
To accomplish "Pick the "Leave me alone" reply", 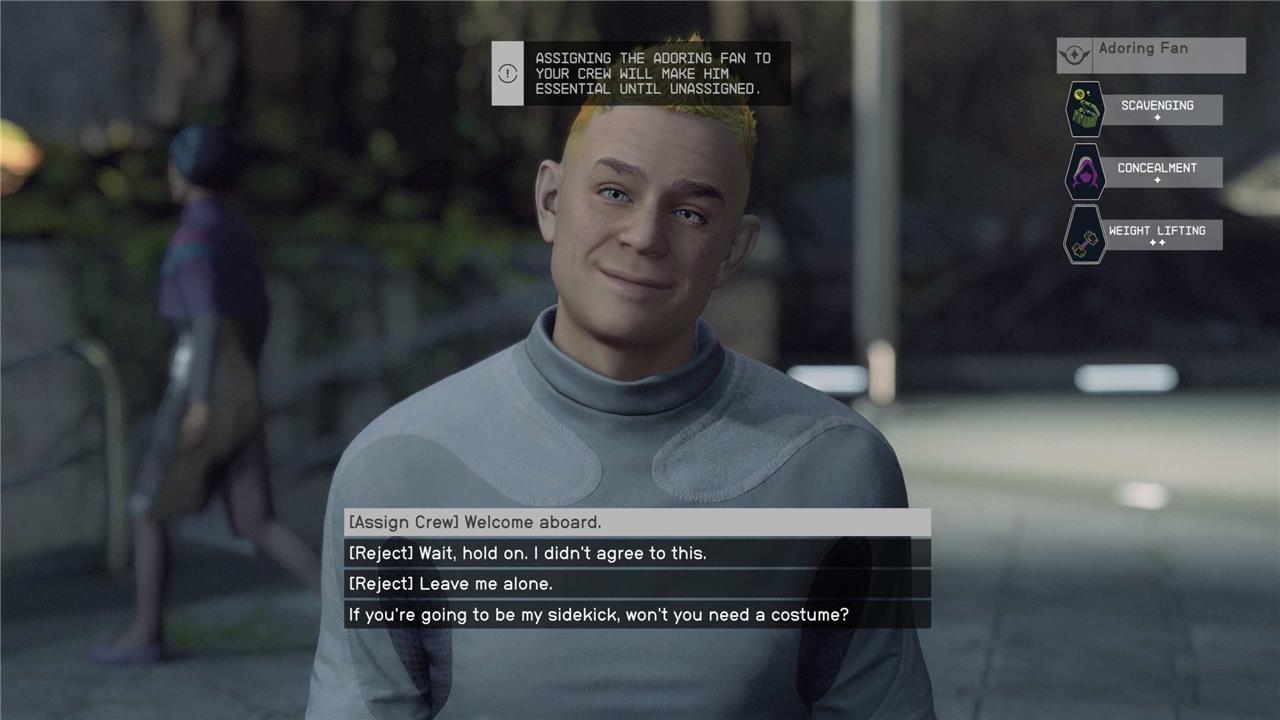I will (x=637, y=584).
